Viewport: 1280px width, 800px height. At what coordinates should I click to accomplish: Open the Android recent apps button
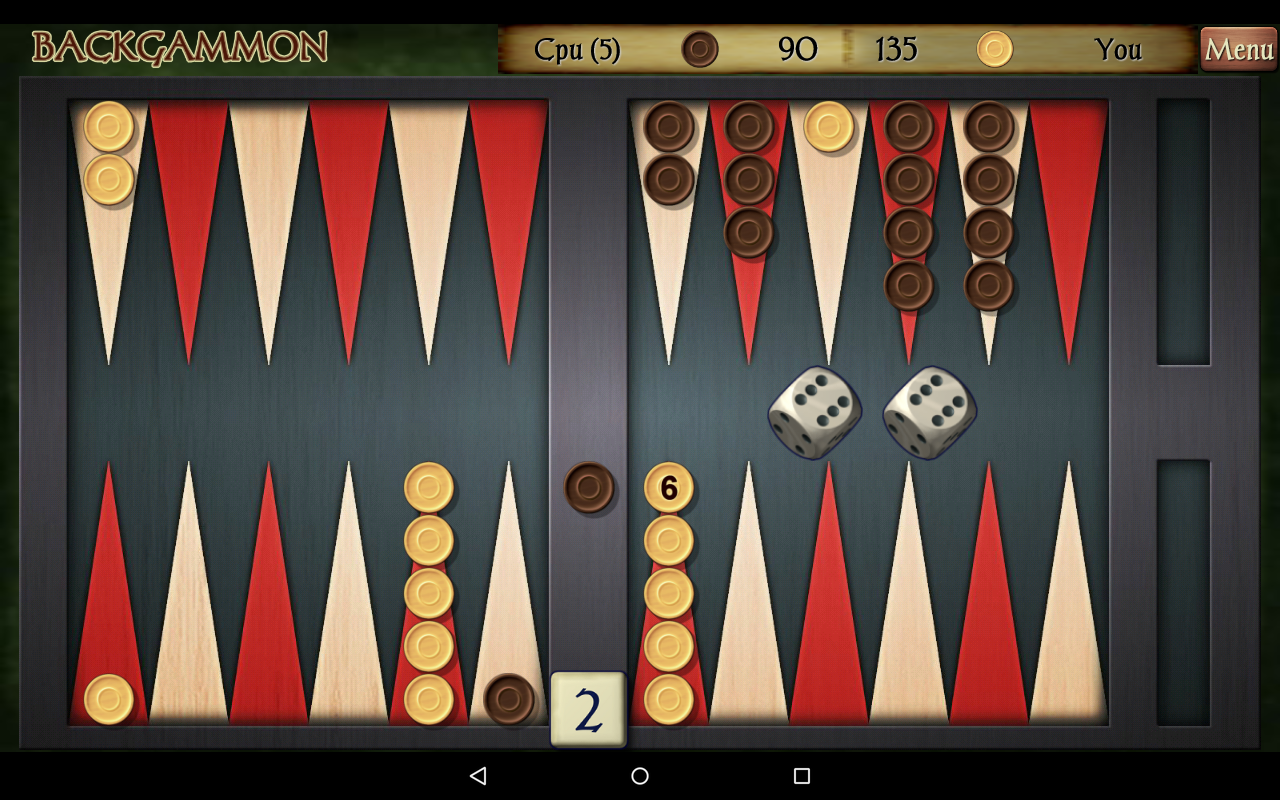pyautogui.click(x=799, y=775)
